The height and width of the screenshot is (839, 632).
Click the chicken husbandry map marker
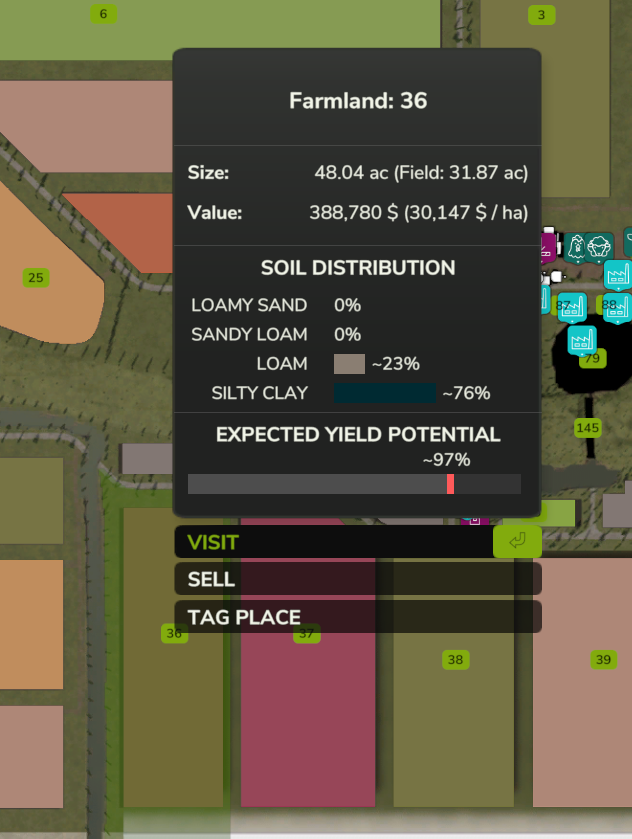(576, 245)
